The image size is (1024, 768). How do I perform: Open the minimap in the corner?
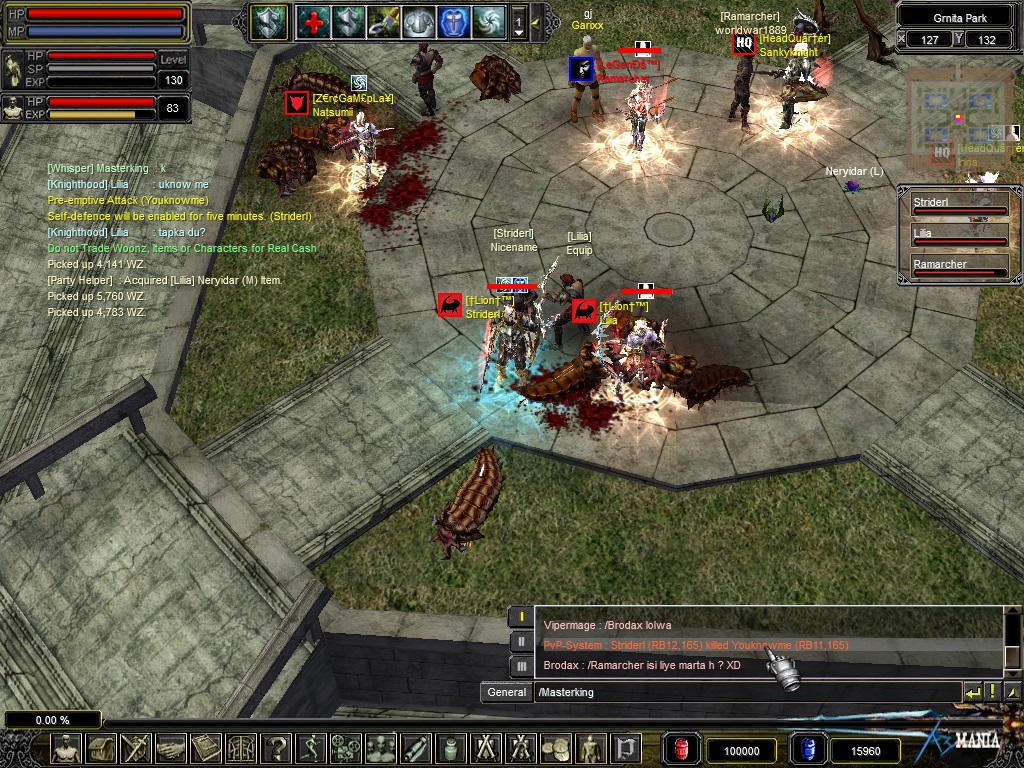tap(958, 118)
